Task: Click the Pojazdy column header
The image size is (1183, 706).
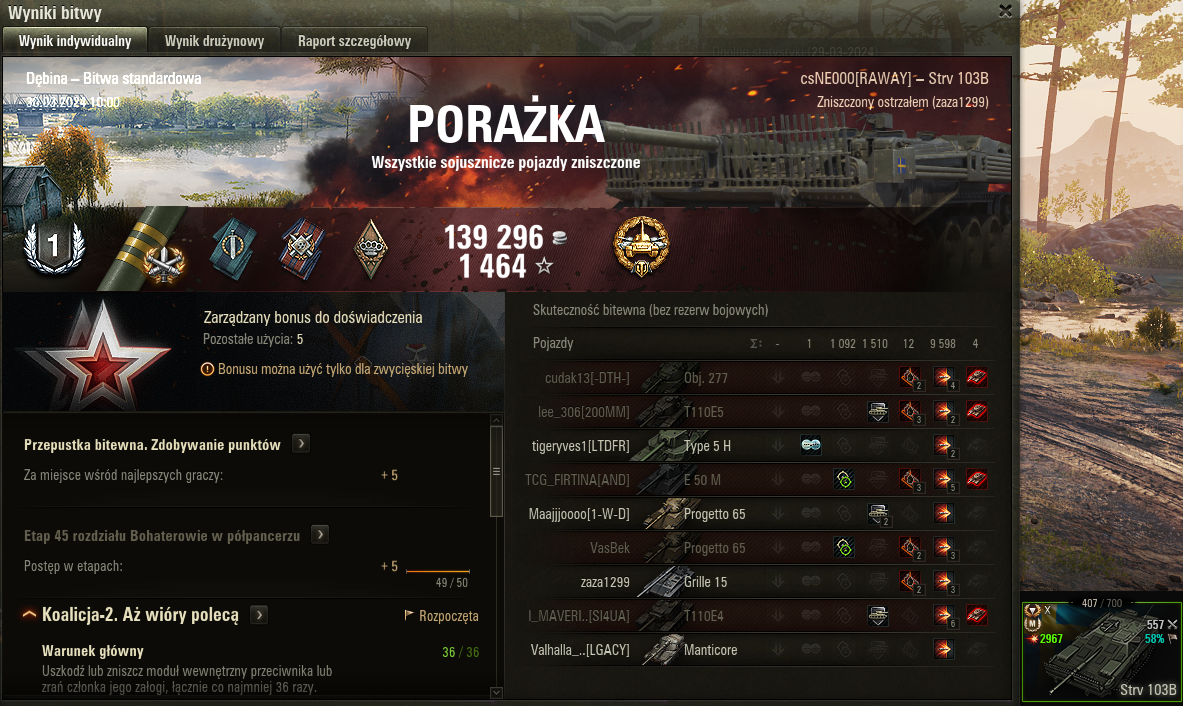Action: coord(553,344)
